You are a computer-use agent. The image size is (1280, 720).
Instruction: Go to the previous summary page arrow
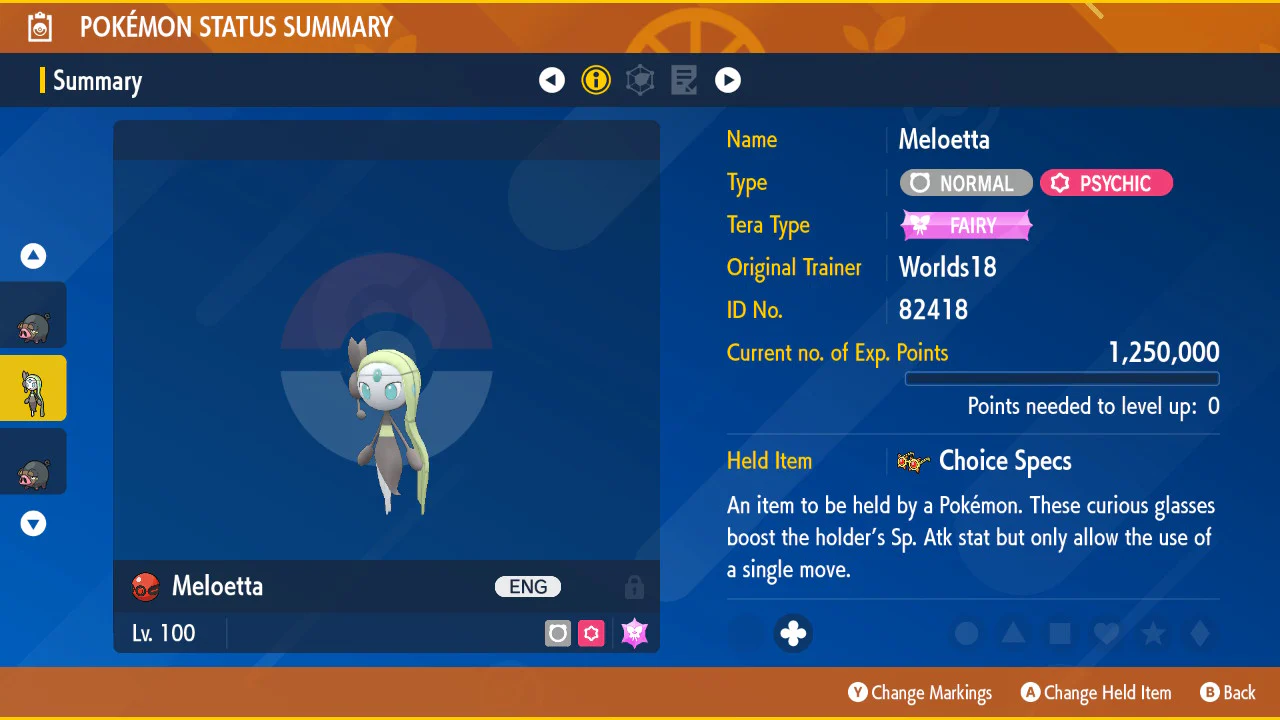click(552, 80)
